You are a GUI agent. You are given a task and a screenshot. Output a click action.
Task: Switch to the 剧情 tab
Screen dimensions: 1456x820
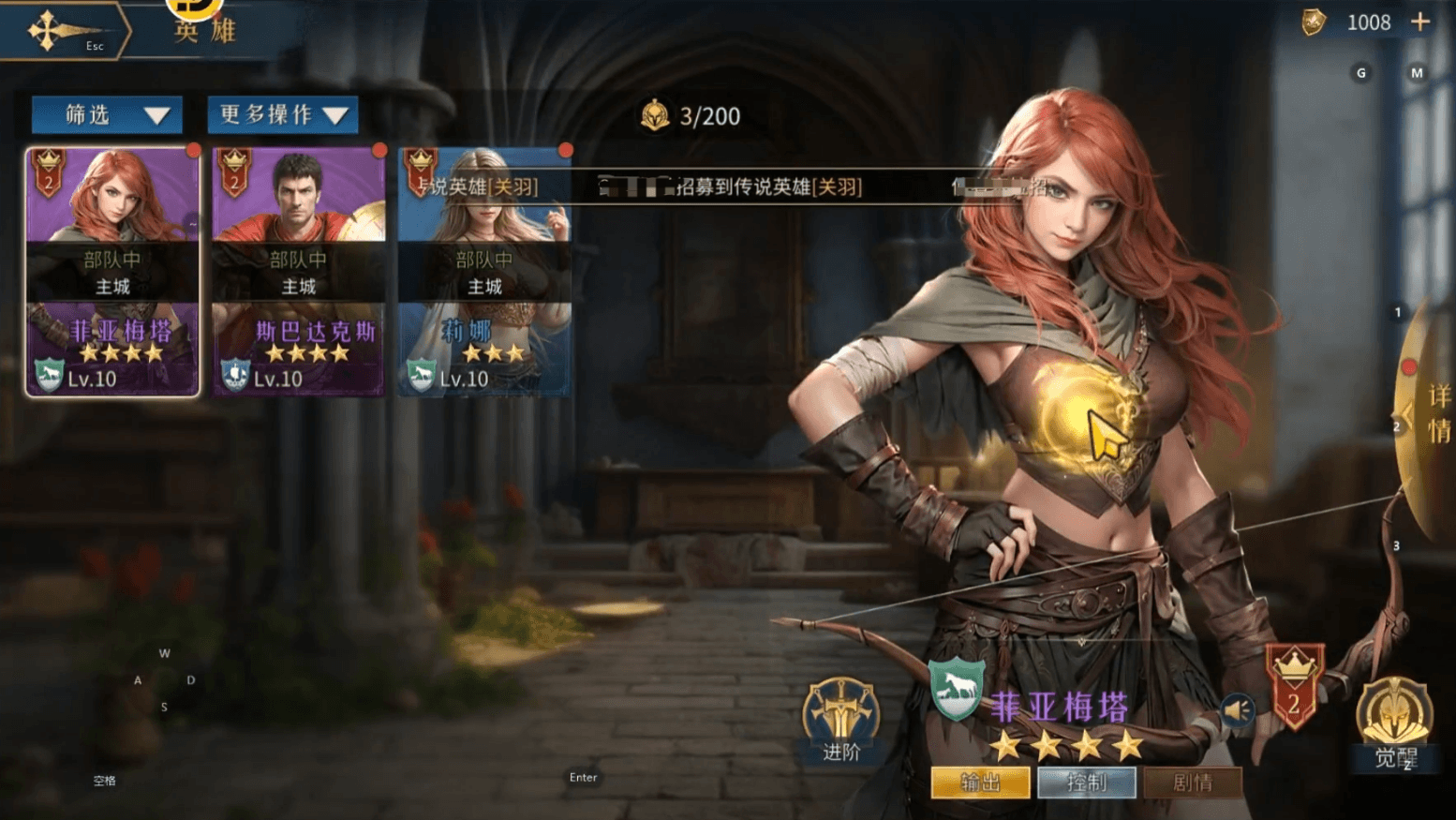[1193, 783]
